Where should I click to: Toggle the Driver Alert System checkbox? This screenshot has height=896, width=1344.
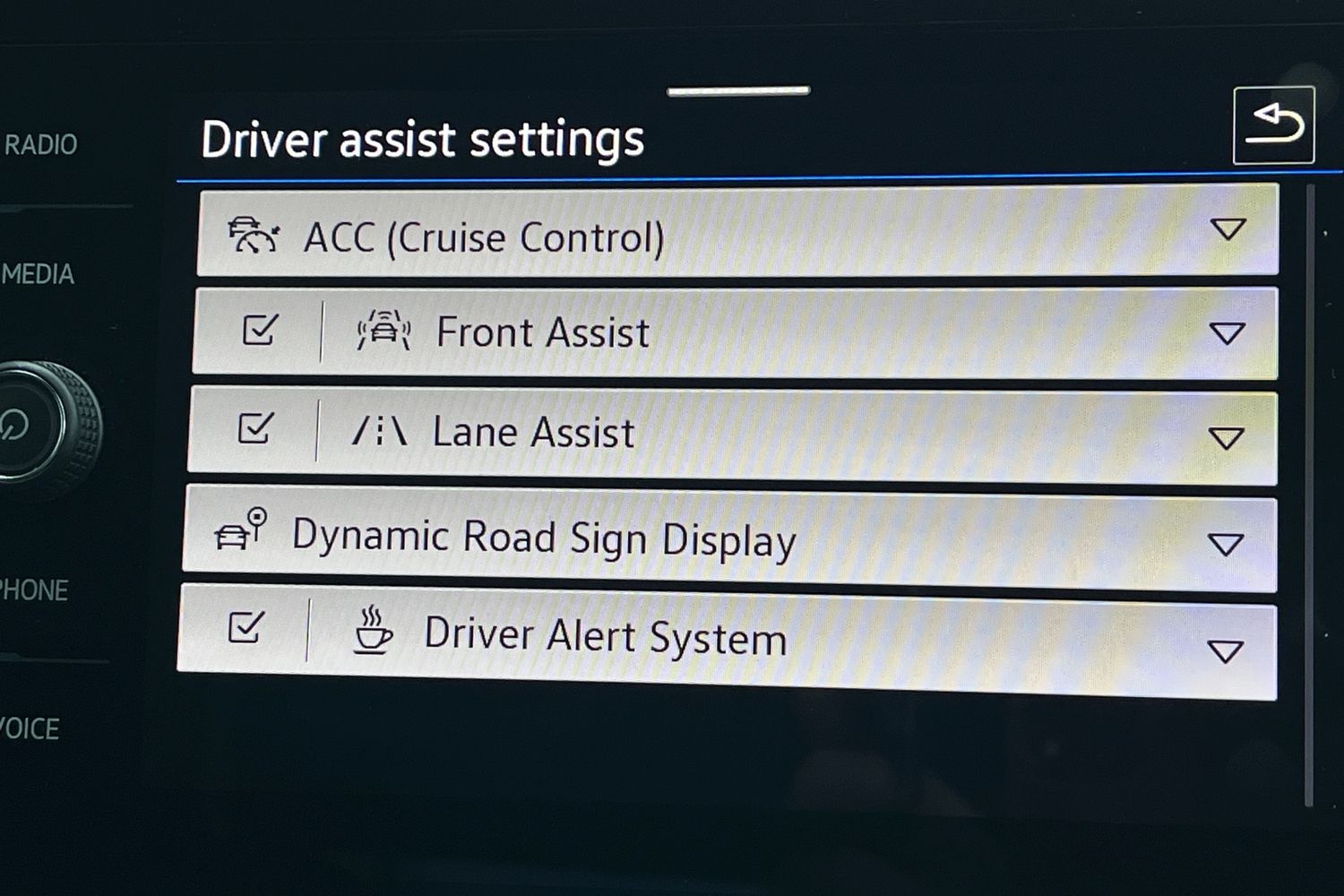(x=246, y=627)
